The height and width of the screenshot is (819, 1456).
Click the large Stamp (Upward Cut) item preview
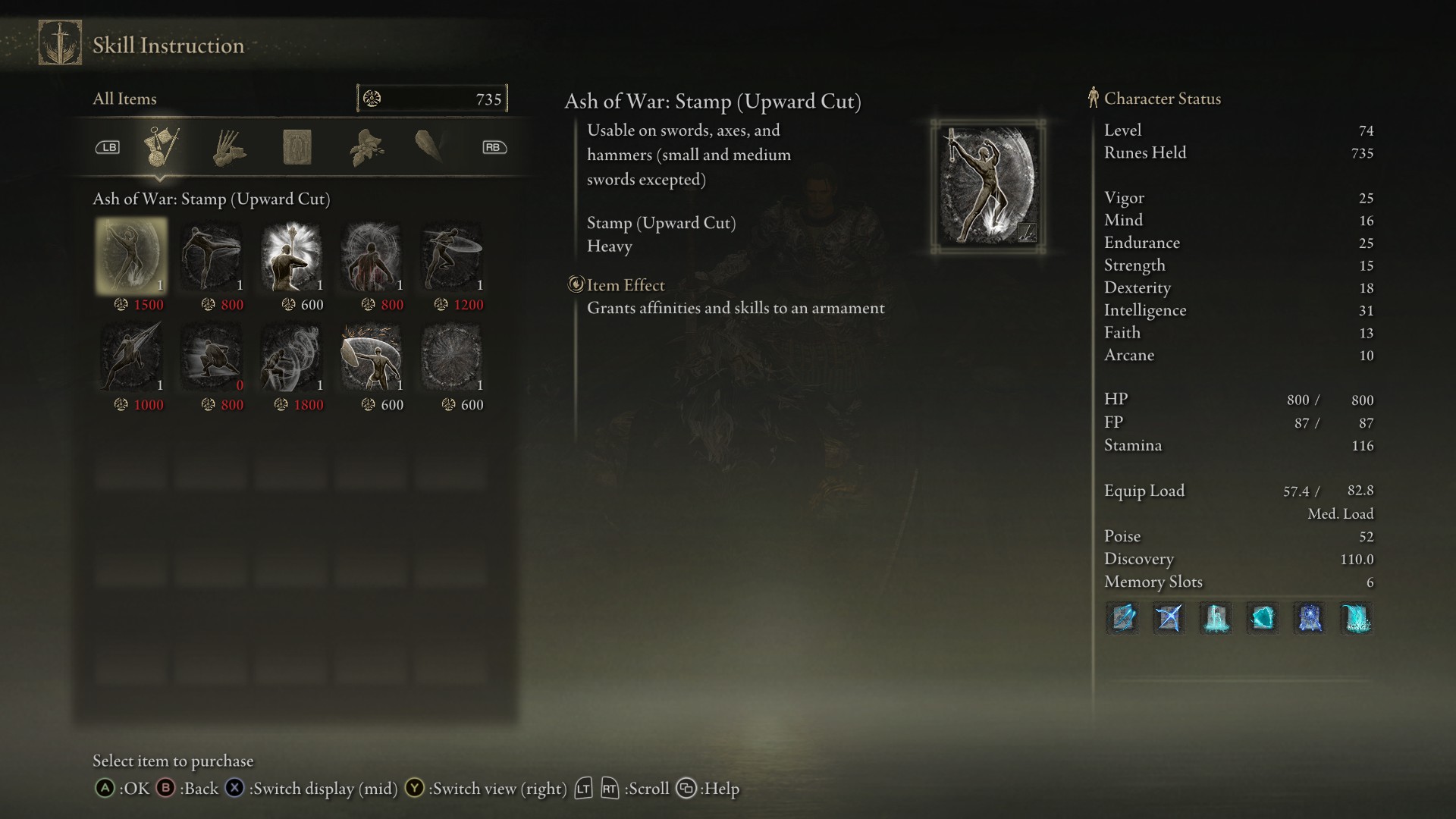click(x=988, y=186)
